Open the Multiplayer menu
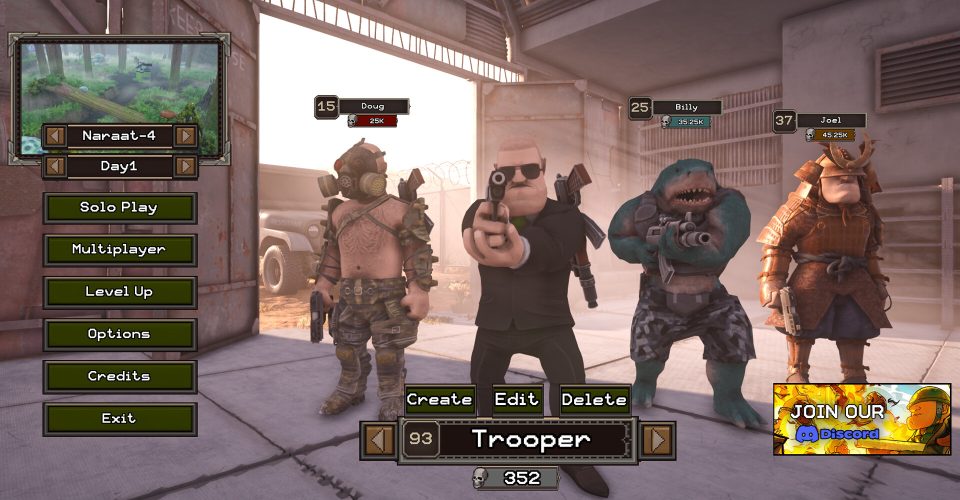960x500 pixels. (119, 250)
